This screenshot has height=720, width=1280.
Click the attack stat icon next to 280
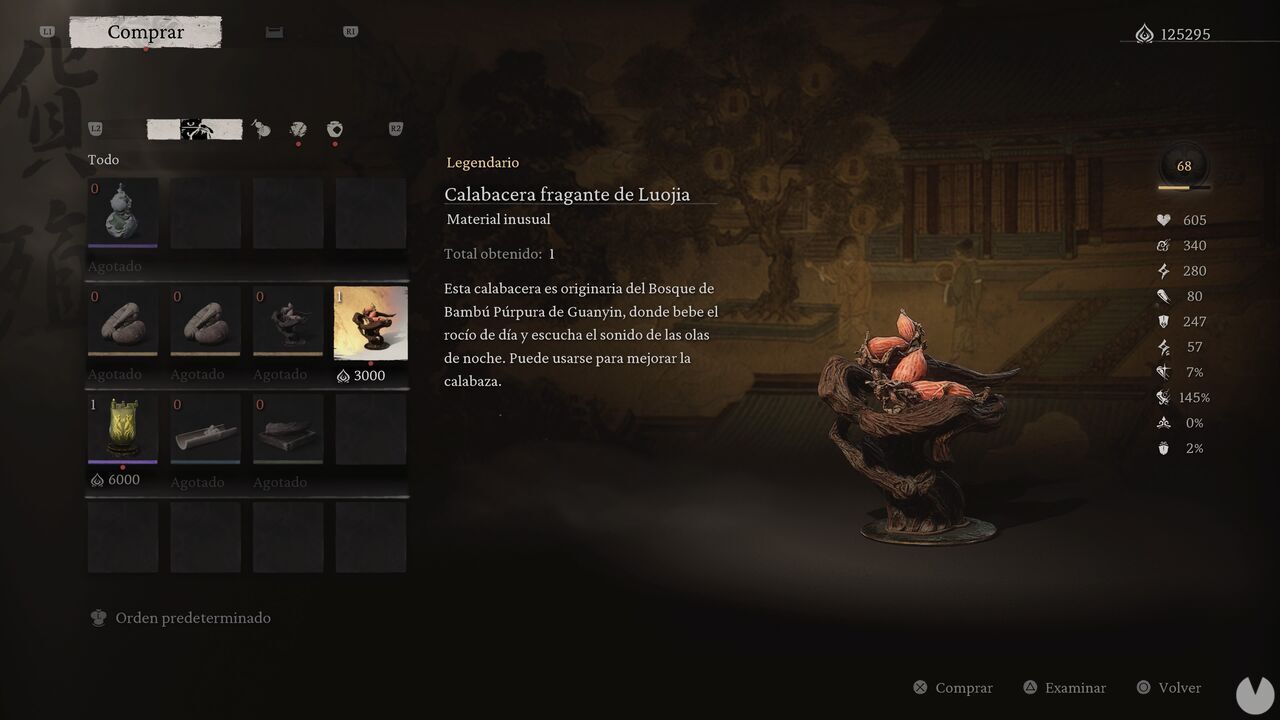pos(1162,270)
